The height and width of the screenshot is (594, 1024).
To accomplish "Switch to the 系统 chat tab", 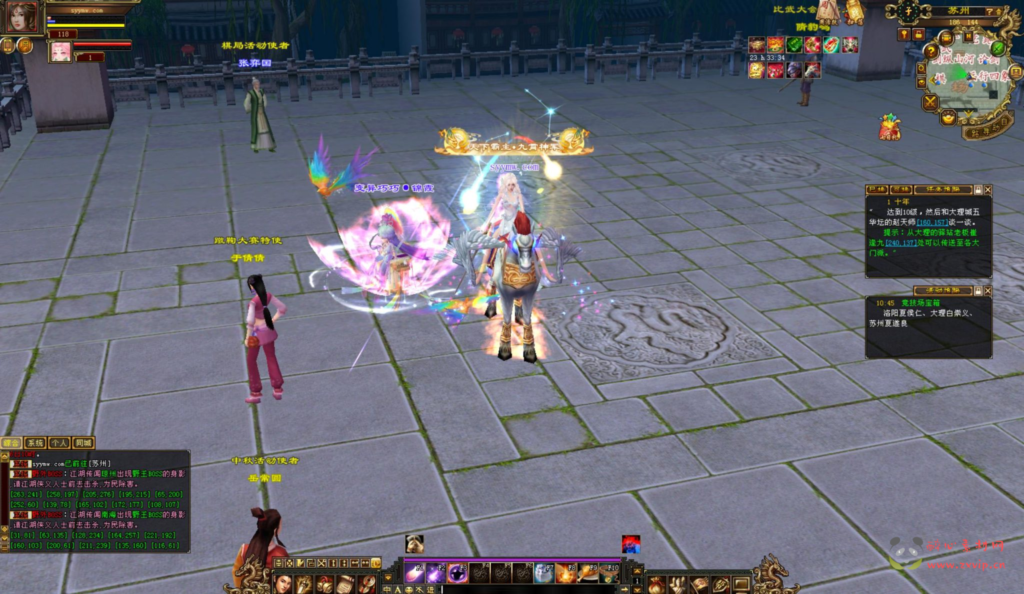I will (35, 442).
